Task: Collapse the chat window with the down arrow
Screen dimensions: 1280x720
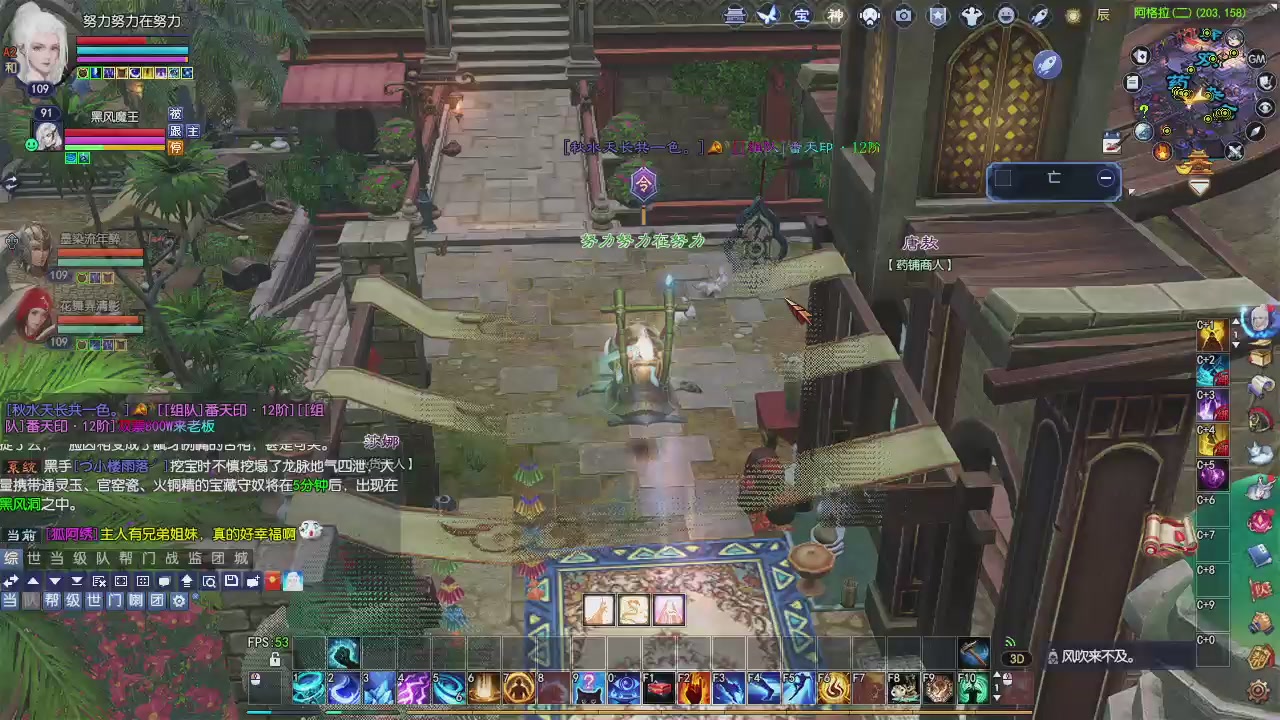Action: [x=54, y=581]
